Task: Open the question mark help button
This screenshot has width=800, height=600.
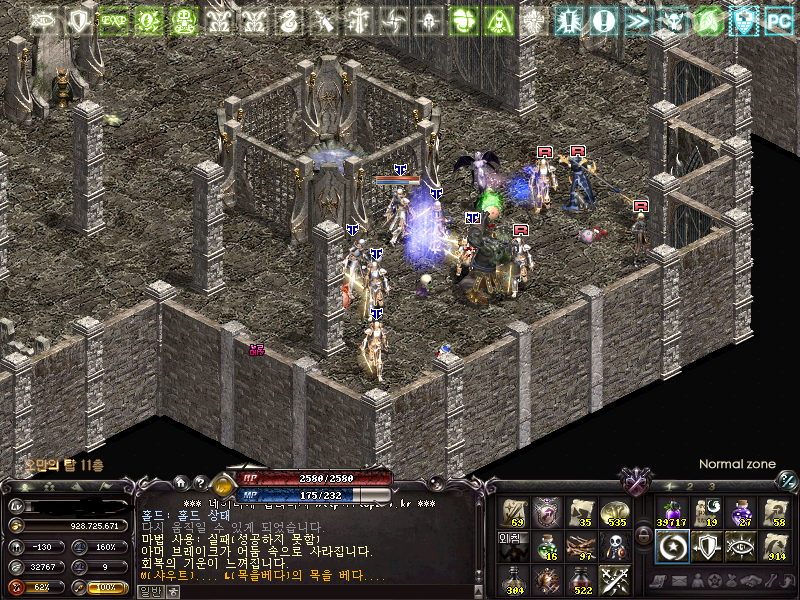Action: click(200, 482)
